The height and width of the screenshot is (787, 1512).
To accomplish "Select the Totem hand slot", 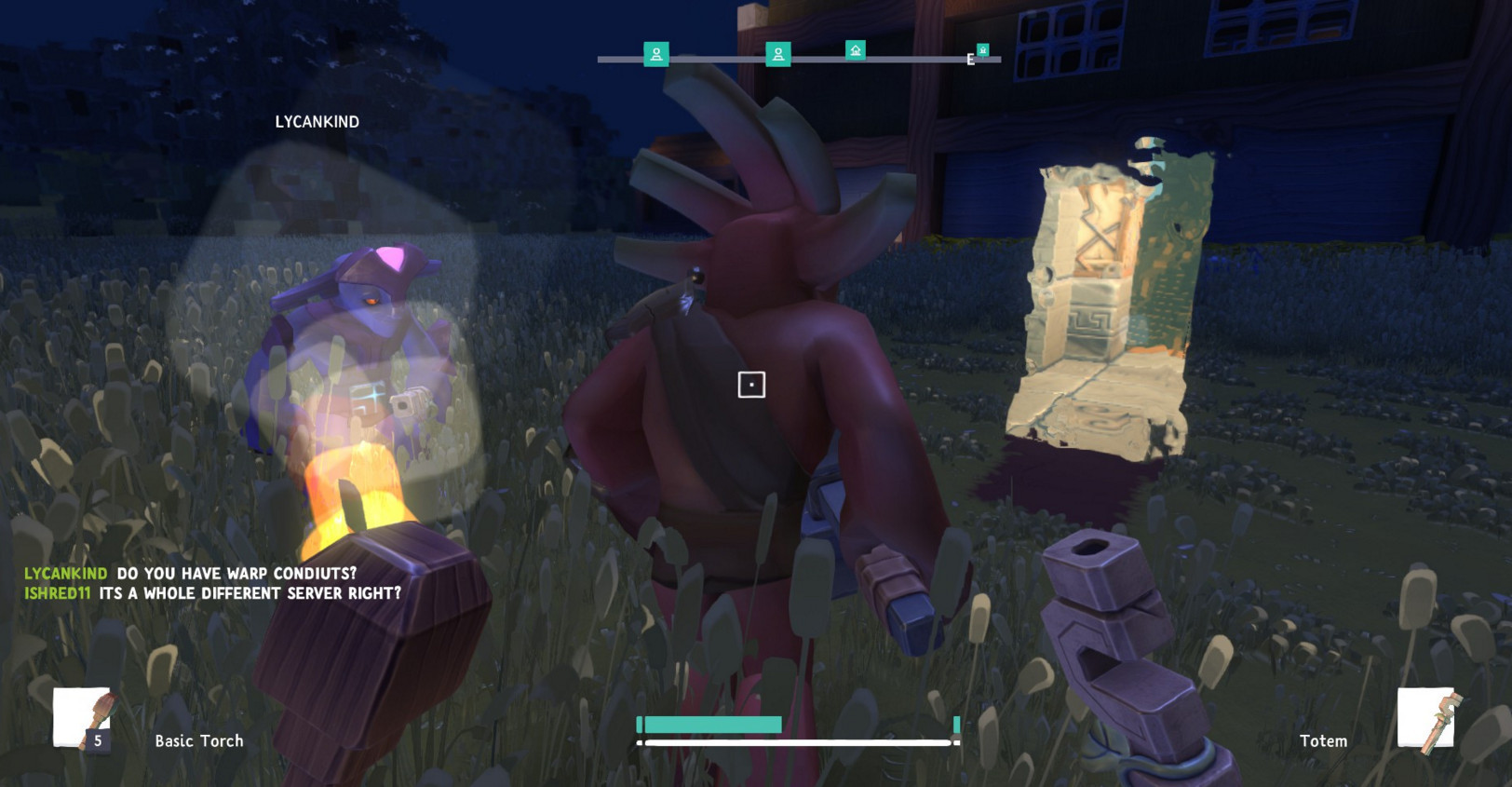I will [x=1425, y=718].
